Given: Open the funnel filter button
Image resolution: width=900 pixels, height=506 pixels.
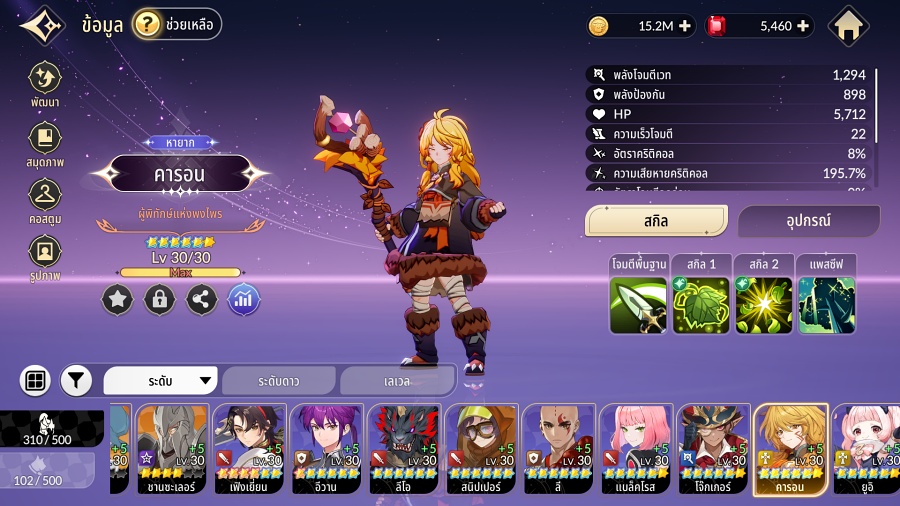Looking at the screenshot, I should coord(76,380).
